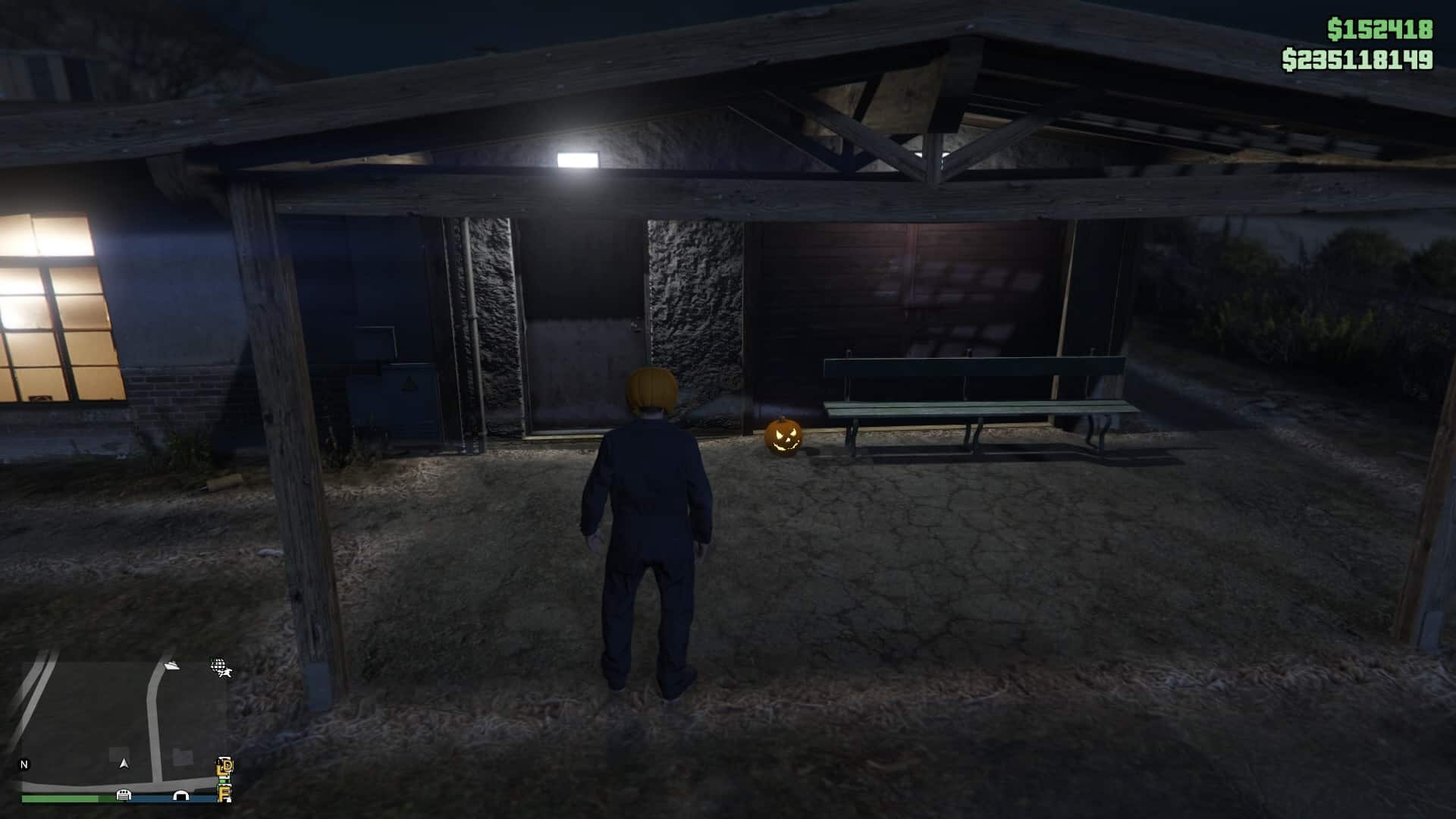Select the yellow F blip on the minimap
The width and height of the screenshot is (1456, 819).
pos(224,794)
